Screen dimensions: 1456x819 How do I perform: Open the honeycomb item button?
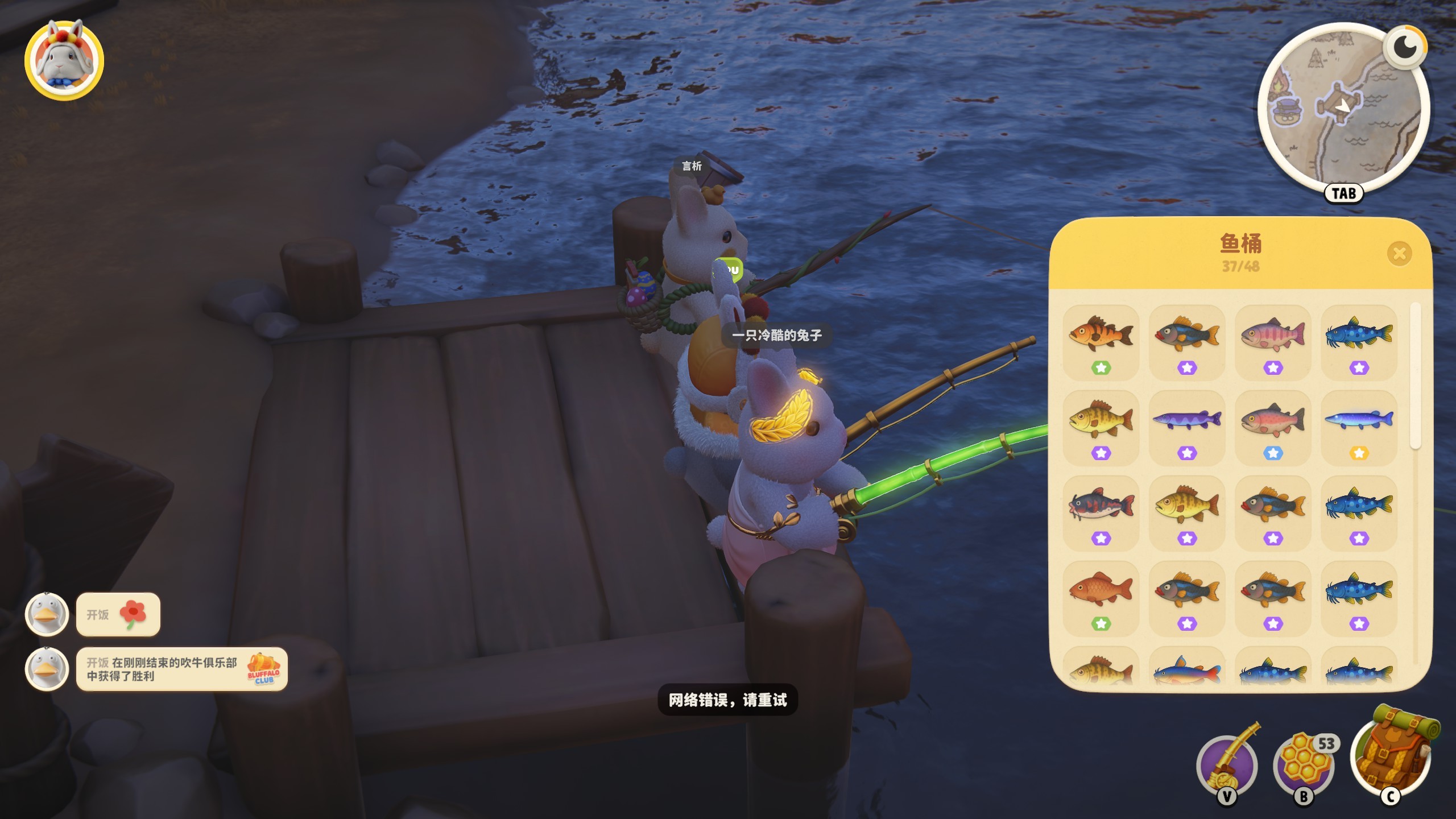coord(1304,765)
